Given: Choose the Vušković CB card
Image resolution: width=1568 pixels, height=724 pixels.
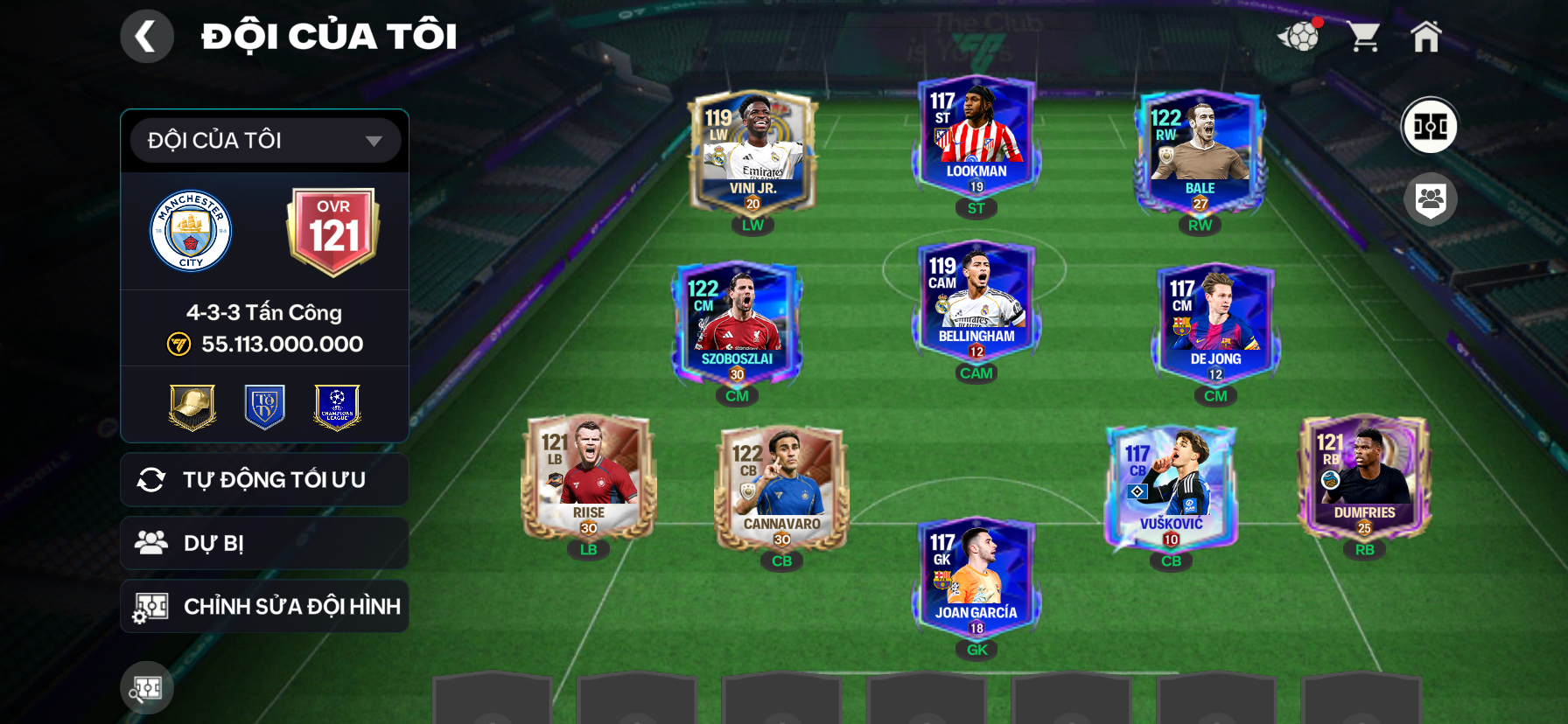Looking at the screenshot, I should [x=1171, y=490].
